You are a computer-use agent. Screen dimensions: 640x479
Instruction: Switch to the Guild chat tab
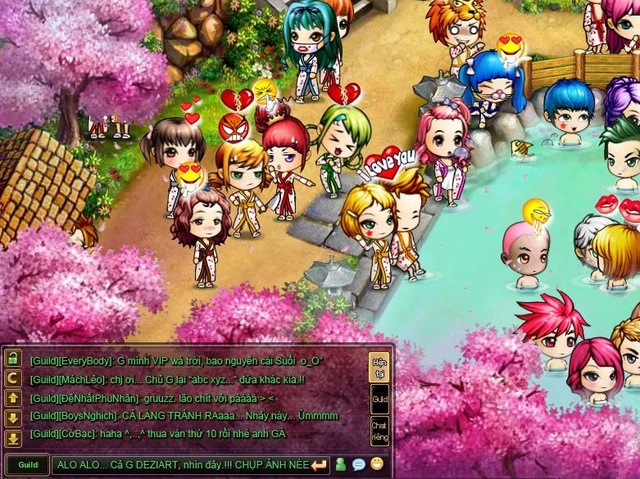click(379, 399)
